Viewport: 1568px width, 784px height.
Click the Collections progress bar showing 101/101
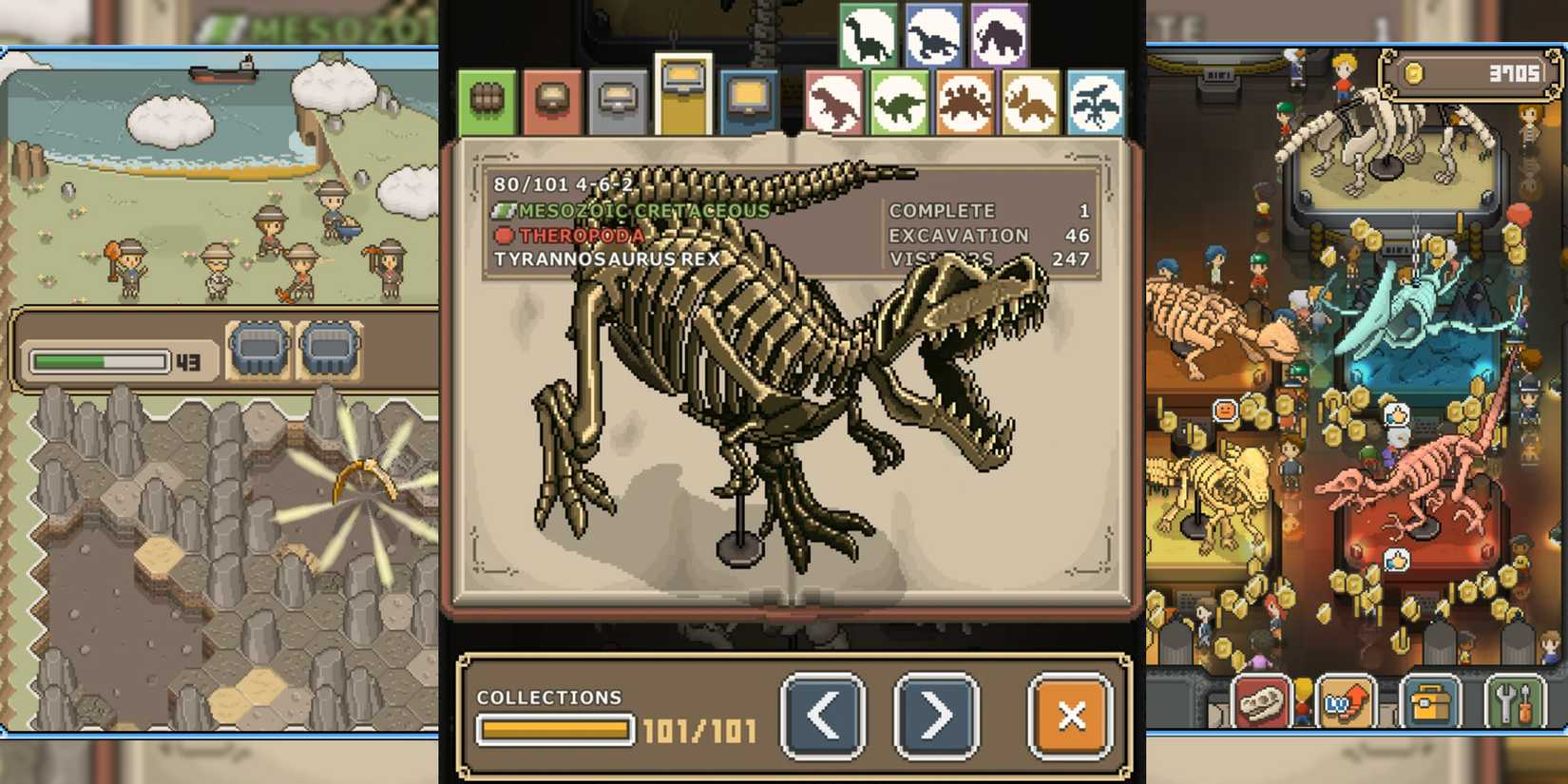(x=556, y=730)
